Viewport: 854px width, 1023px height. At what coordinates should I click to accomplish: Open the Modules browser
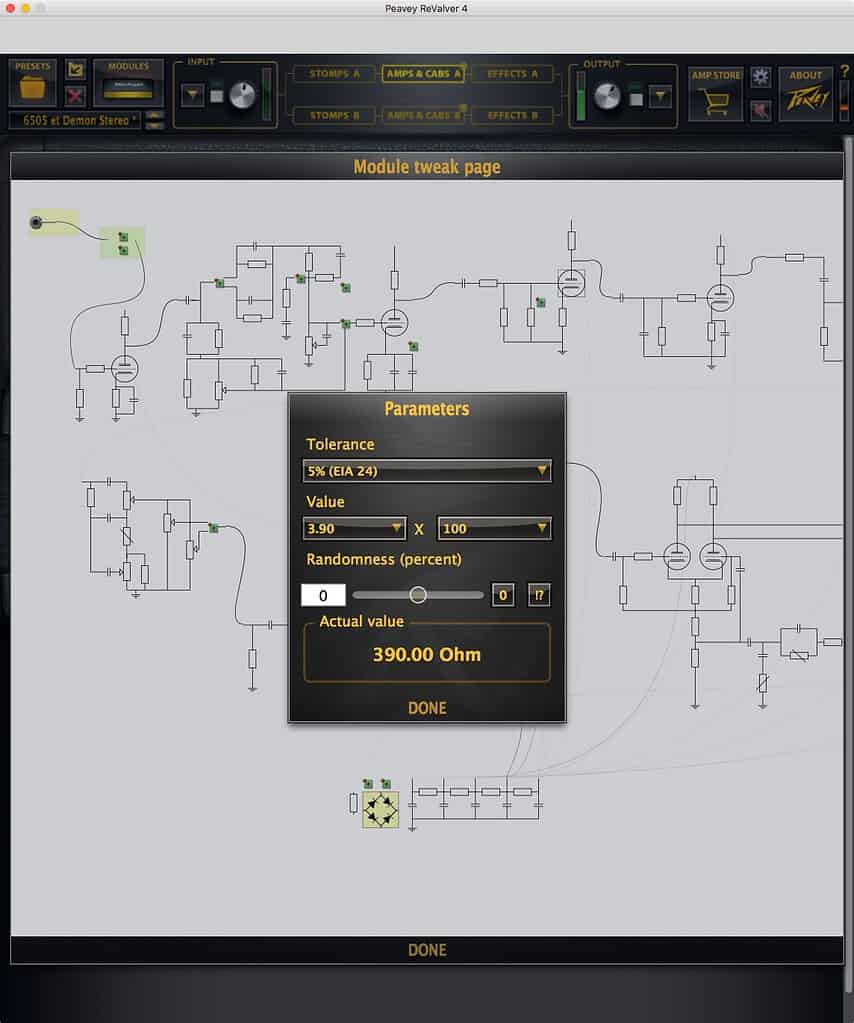(x=128, y=86)
